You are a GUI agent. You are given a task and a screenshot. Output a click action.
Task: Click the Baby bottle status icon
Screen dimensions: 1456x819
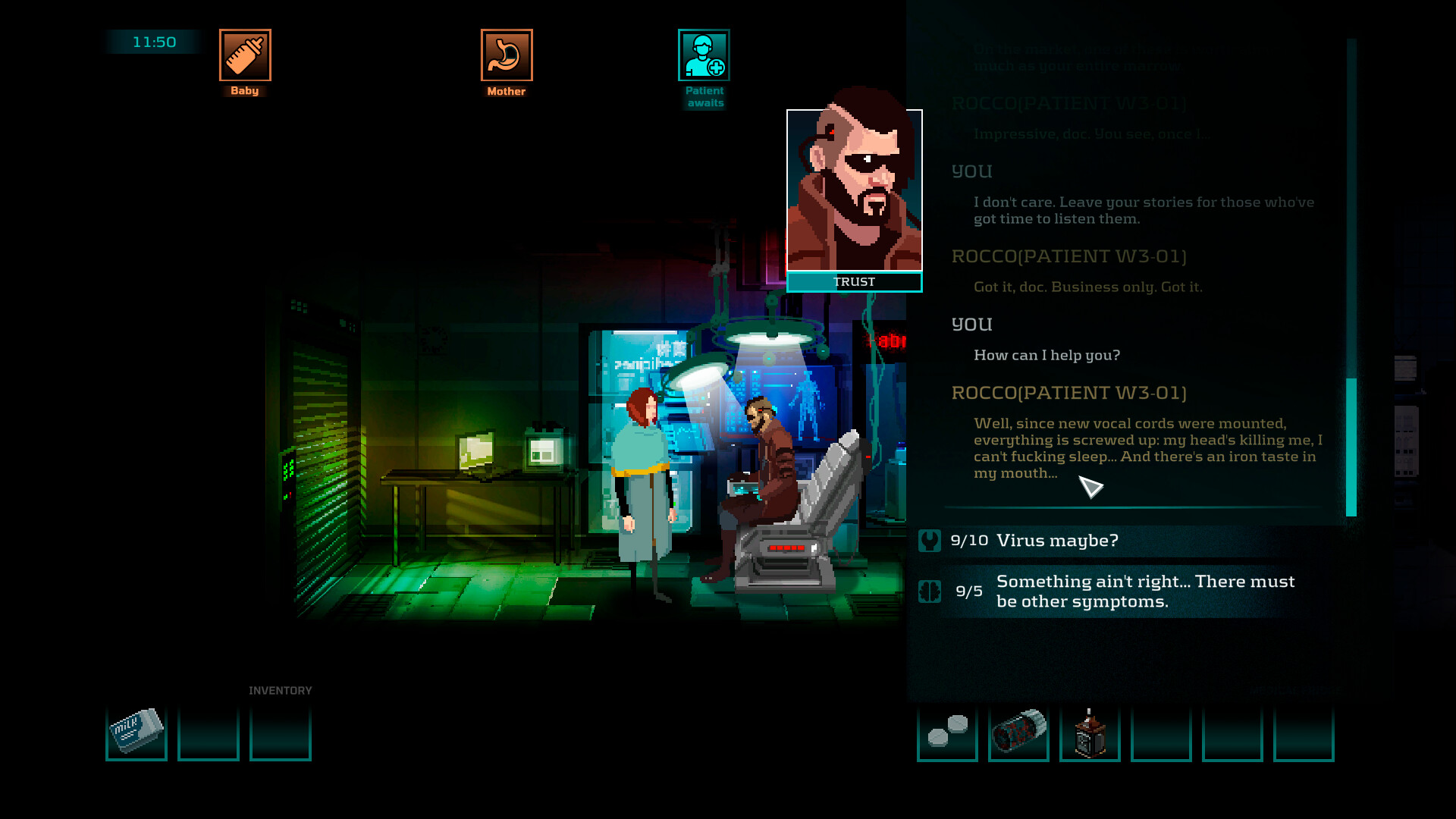[244, 56]
